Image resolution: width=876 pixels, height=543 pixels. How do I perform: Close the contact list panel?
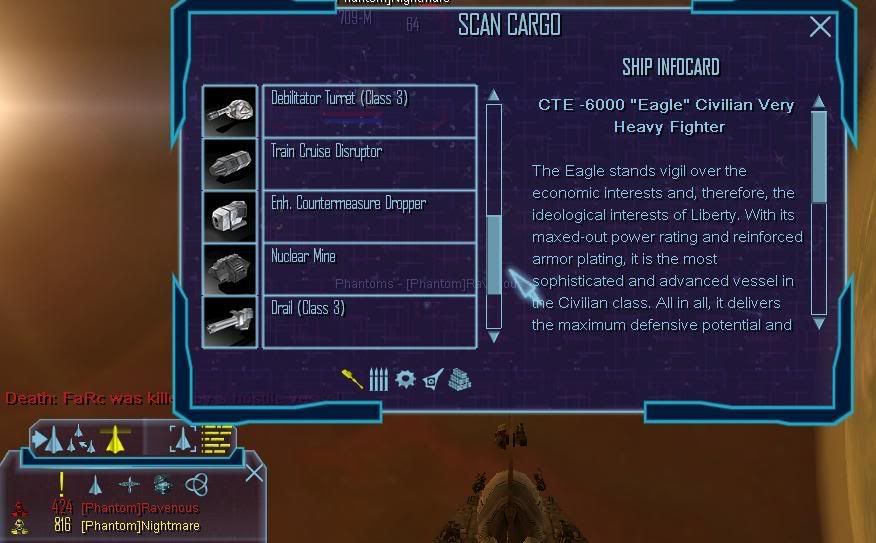coord(255,471)
